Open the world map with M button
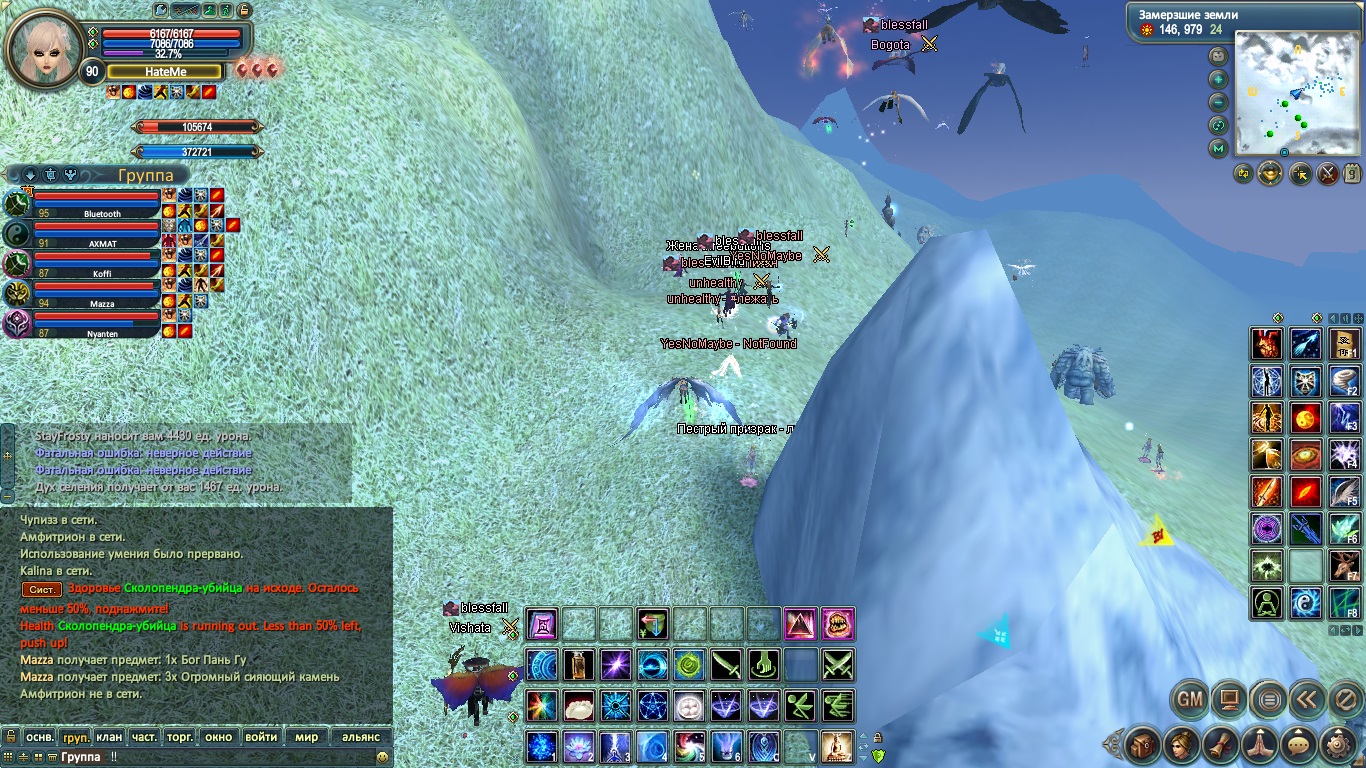 point(1218,149)
